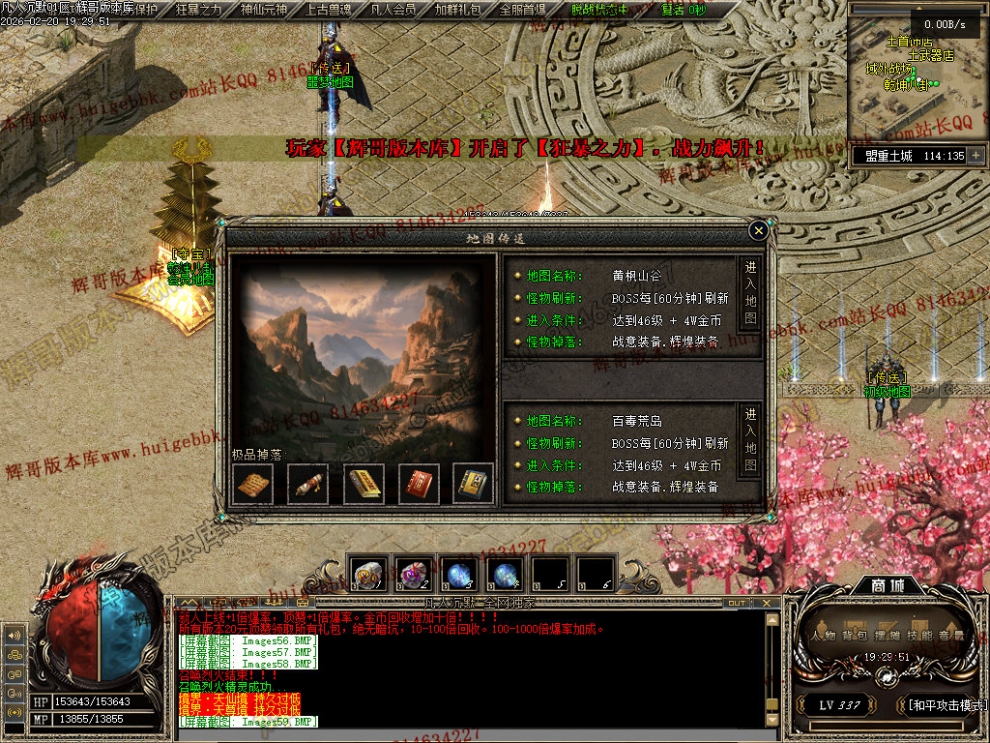Open the 背包 backpack

tap(855, 635)
